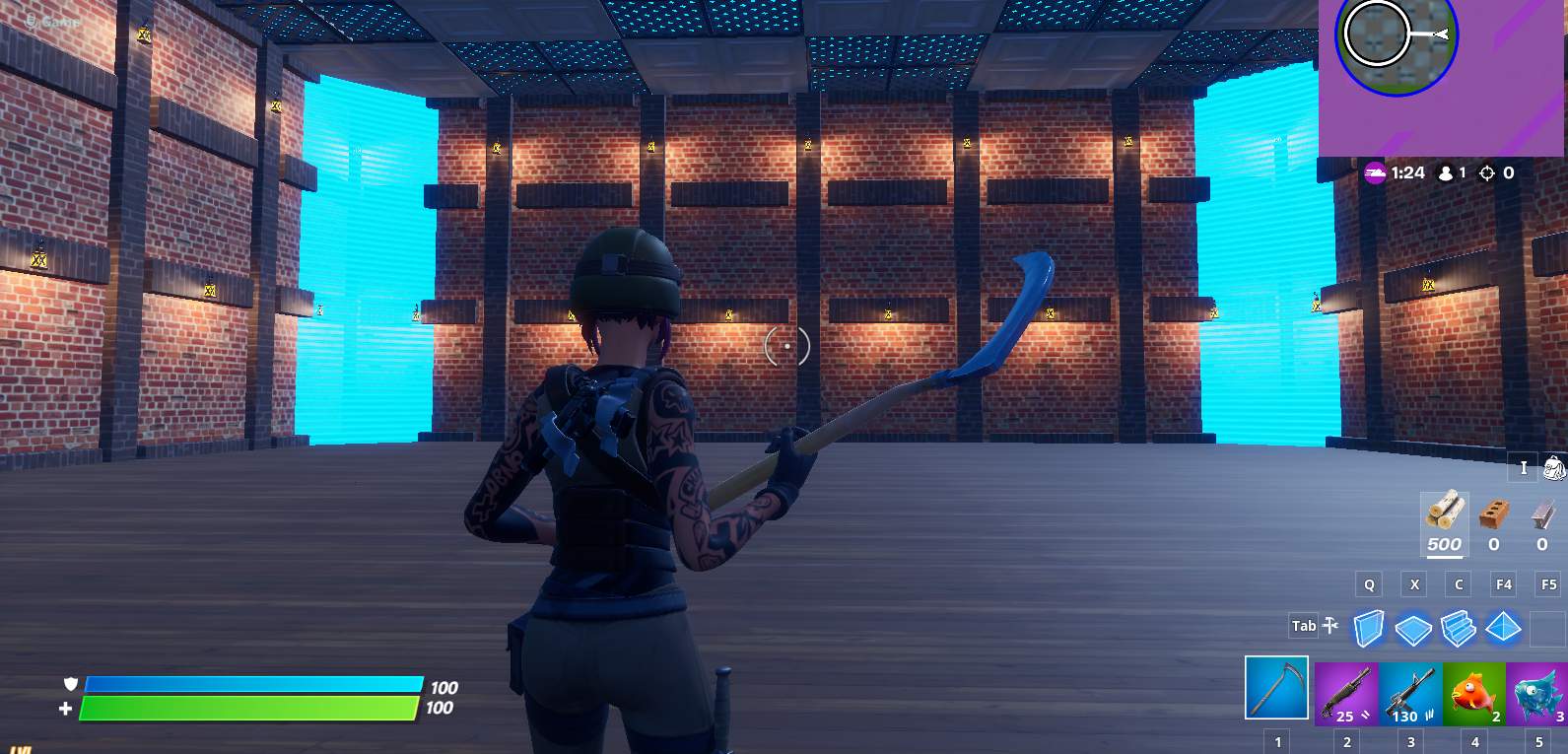The image size is (1568, 754).
Task: Select the pickaxe in hotbar slot 1
Action: (x=1278, y=690)
